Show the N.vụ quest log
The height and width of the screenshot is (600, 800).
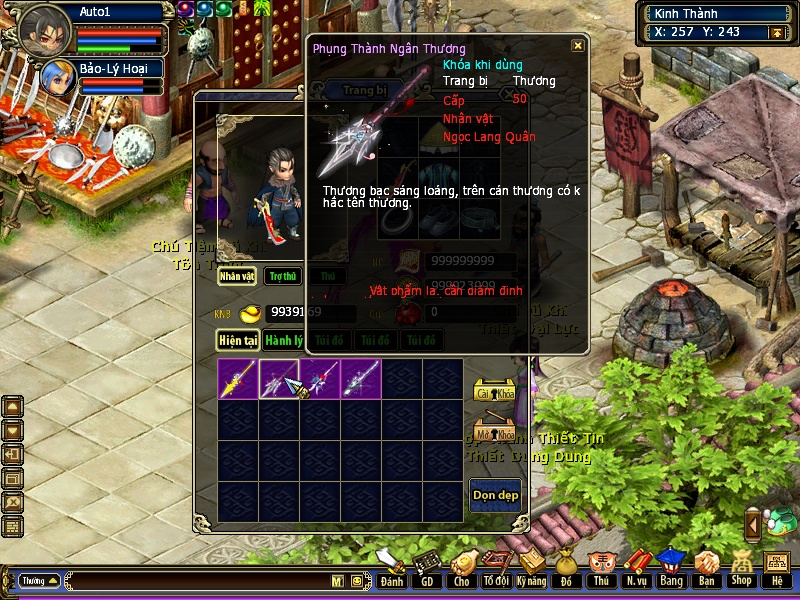(635, 571)
